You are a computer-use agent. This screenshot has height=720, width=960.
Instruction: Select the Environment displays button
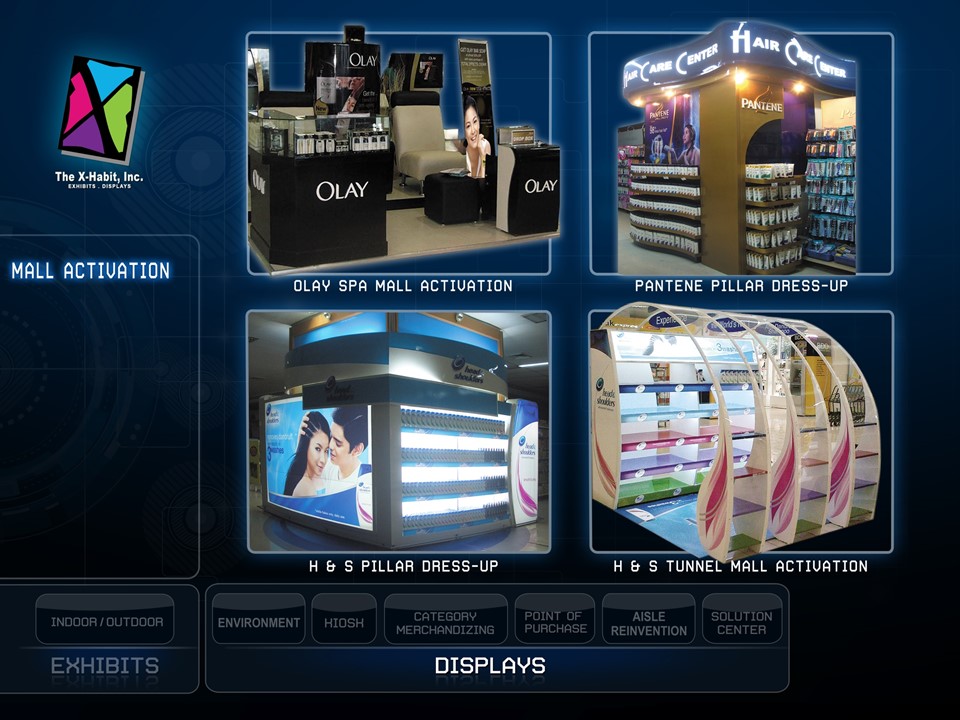point(259,622)
